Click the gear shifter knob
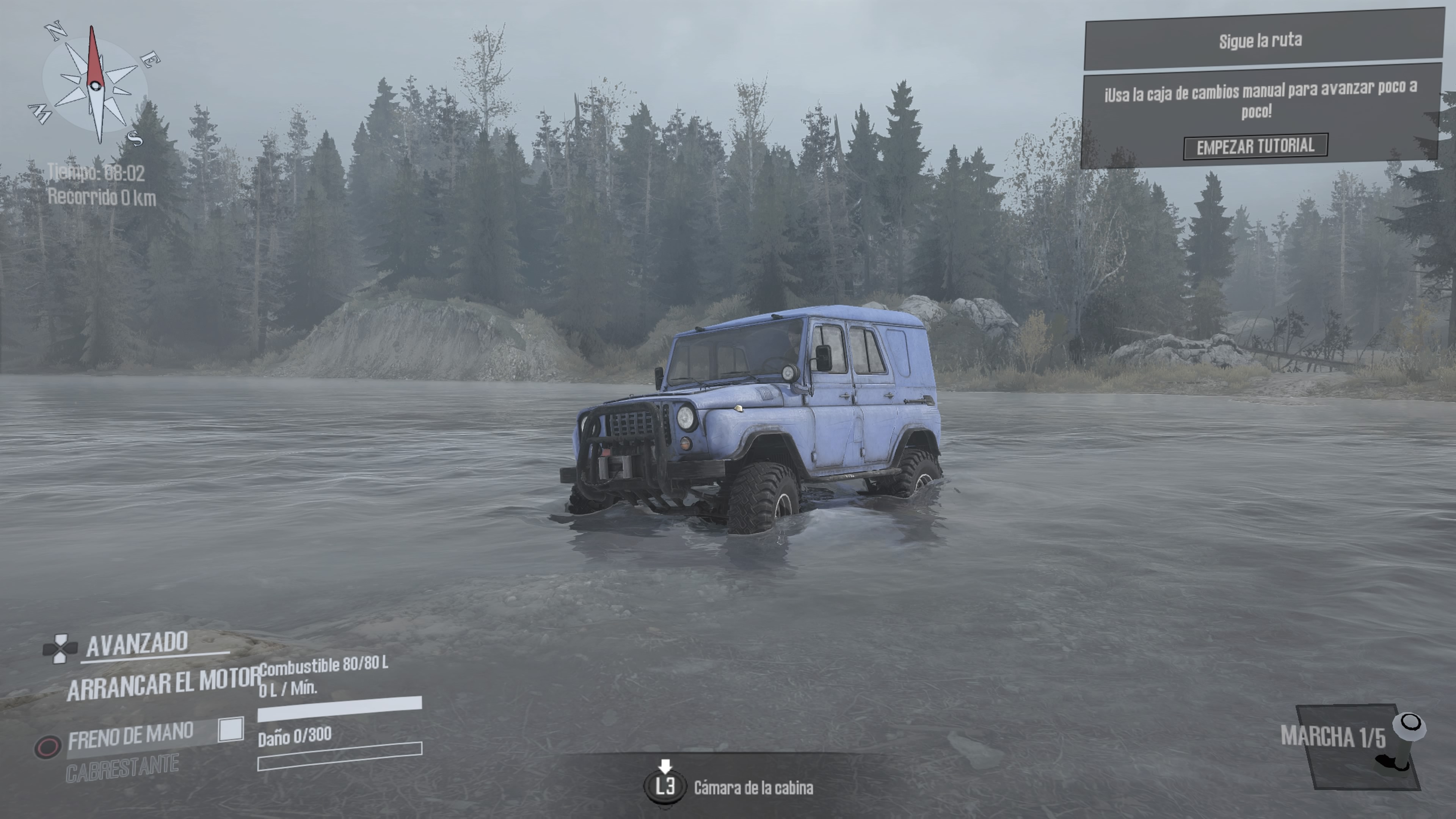 (1410, 724)
